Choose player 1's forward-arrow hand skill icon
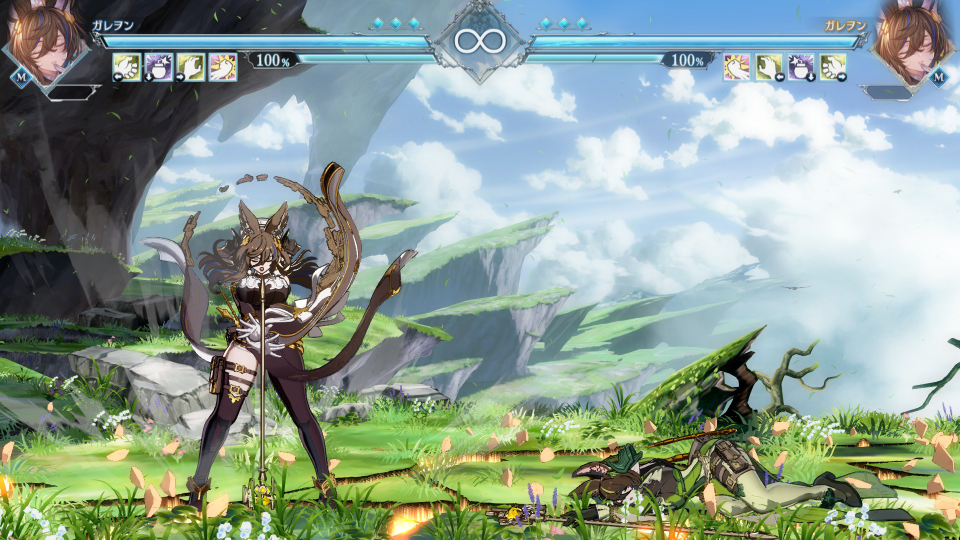 190,66
